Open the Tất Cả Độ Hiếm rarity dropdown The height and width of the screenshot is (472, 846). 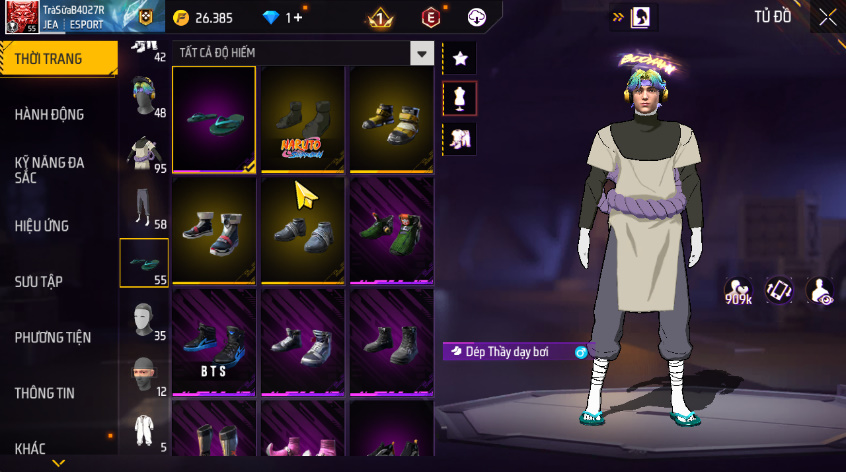point(423,54)
